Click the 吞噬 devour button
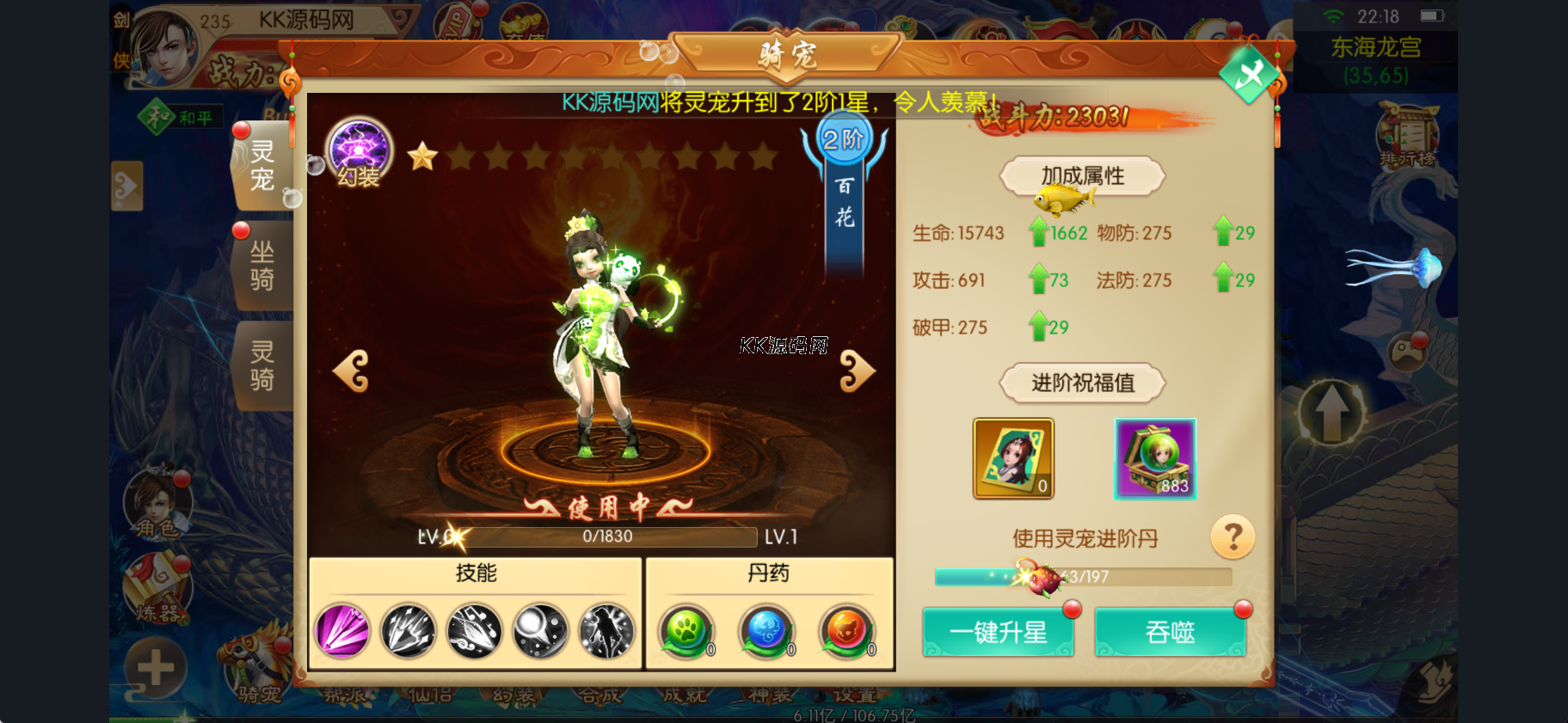This screenshot has height=723, width=1568. coord(1170,633)
